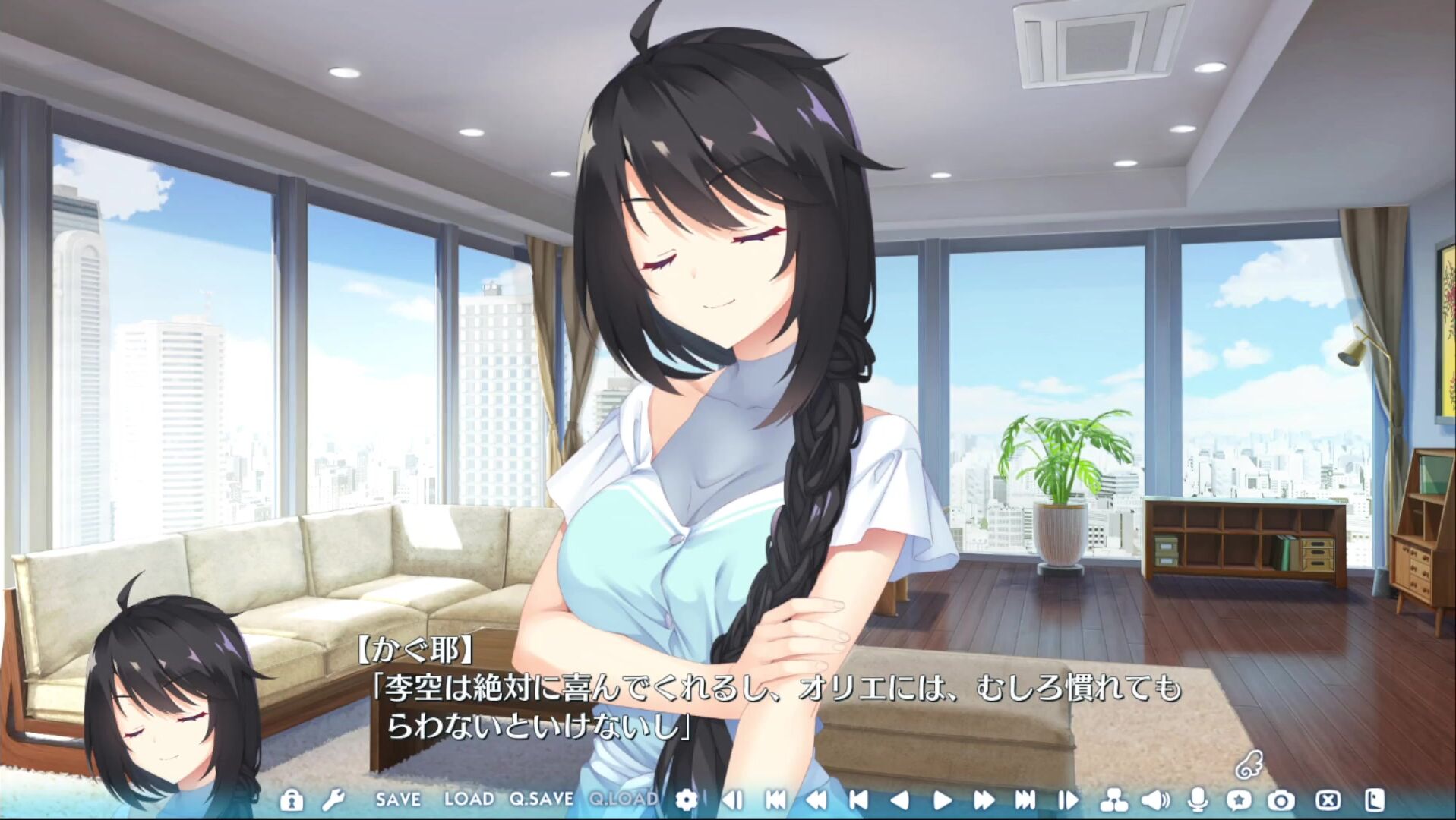Click the padlock icon in the toolbar
Image resolution: width=1456 pixels, height=820 pixels.
pyautogui.click(x=291, y=800)
